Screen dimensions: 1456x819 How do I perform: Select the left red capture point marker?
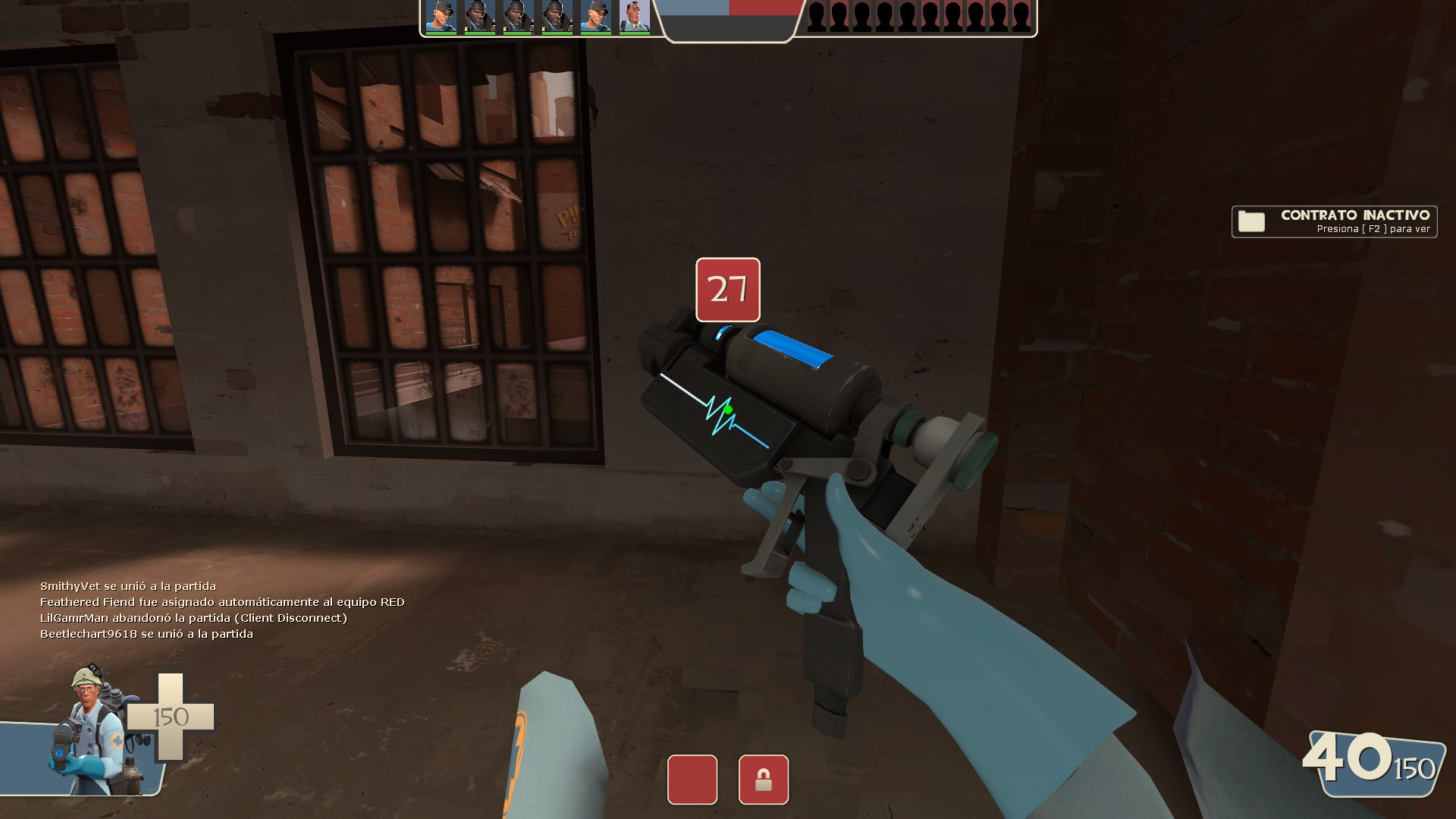692,780
